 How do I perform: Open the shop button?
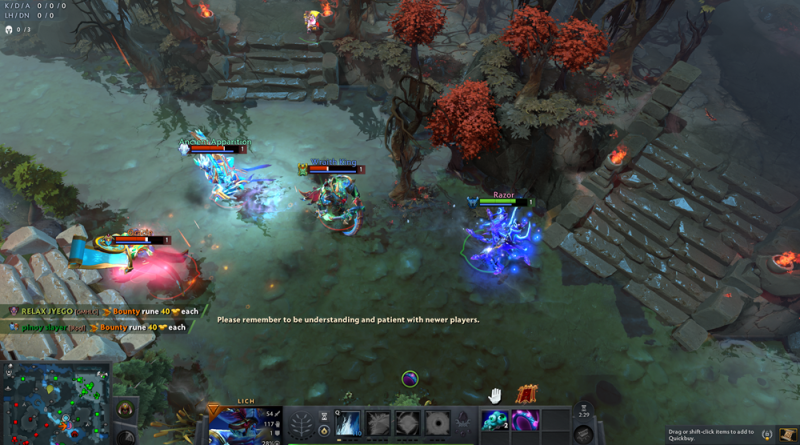coord(766,434)
